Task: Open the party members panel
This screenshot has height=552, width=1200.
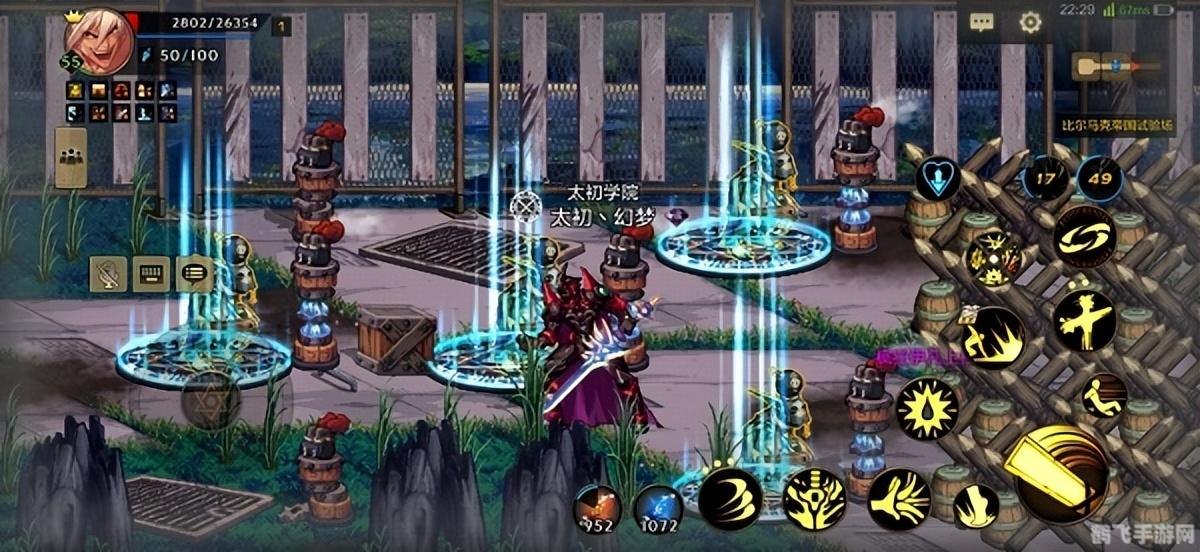Action: (x=71, y=157)
